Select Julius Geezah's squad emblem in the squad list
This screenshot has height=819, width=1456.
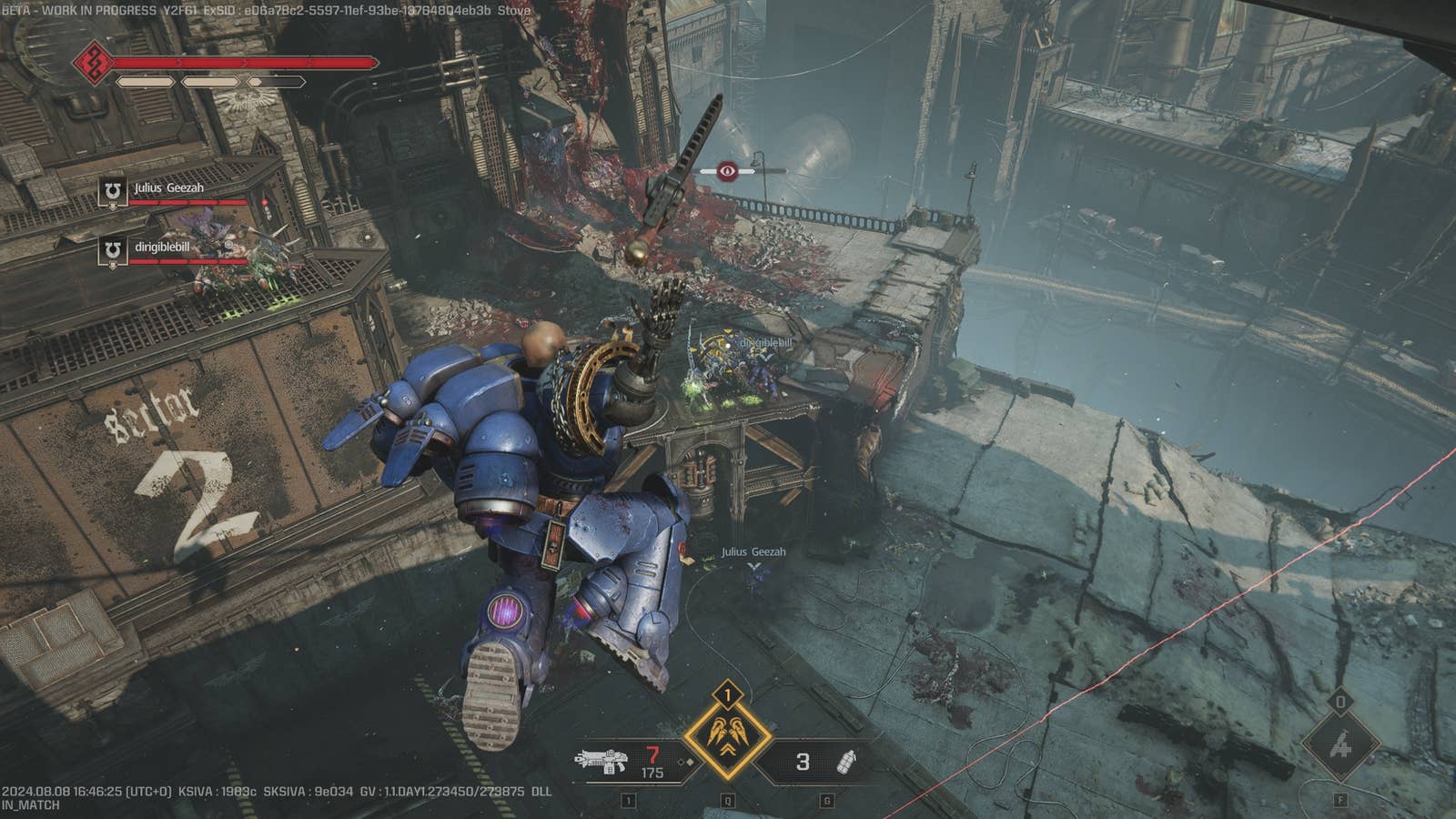113,191
